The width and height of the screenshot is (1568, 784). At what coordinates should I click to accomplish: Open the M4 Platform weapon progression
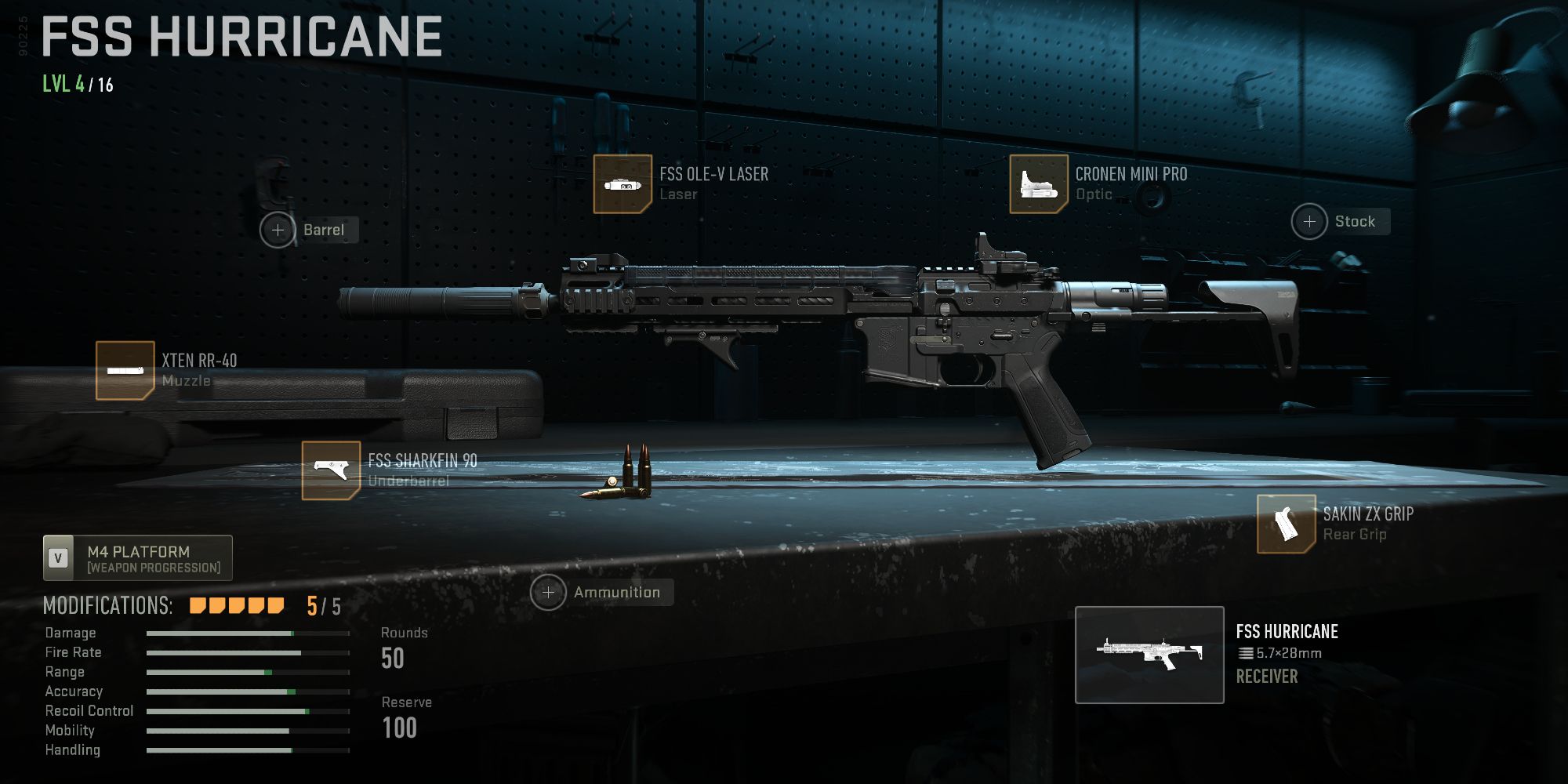click(137, 557)
